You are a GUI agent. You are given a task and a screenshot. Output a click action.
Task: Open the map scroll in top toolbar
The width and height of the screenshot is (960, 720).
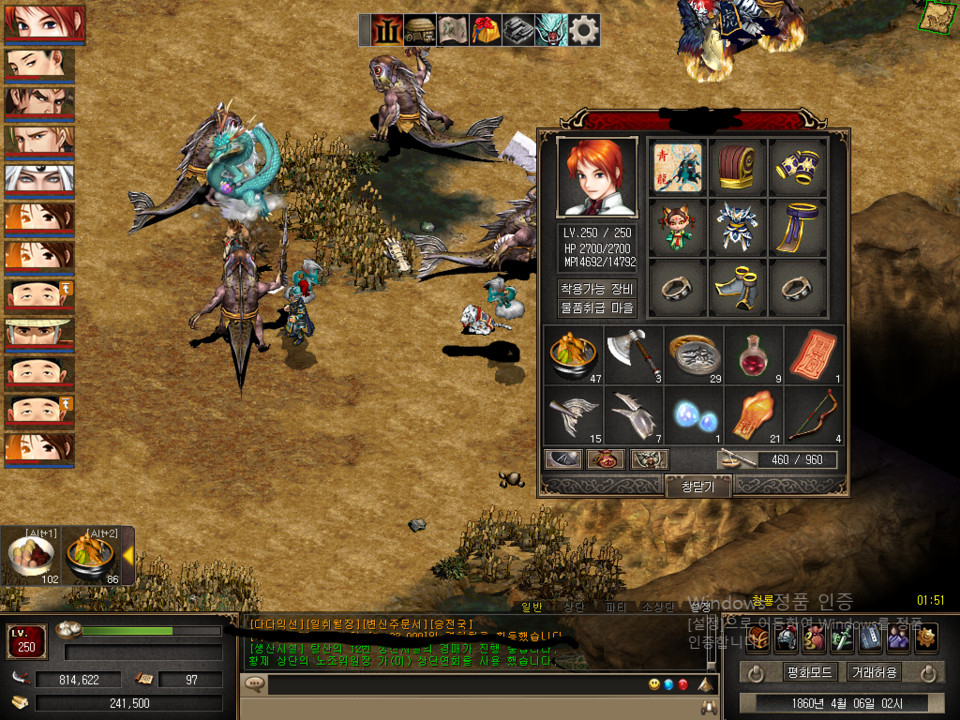click(x=452, y=30)
